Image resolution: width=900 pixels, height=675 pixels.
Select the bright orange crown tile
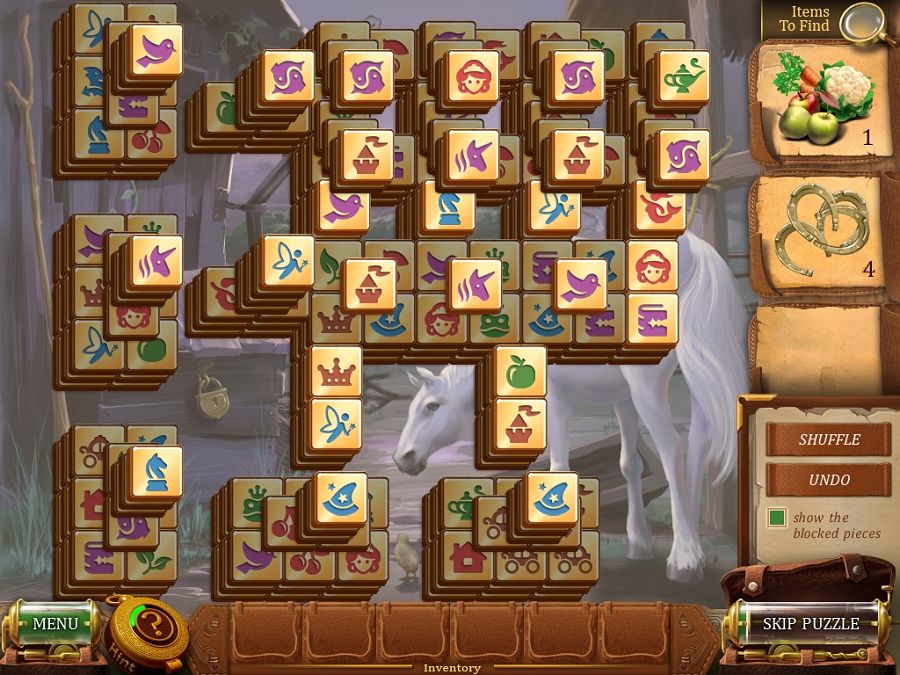click(x=336, y=373)
